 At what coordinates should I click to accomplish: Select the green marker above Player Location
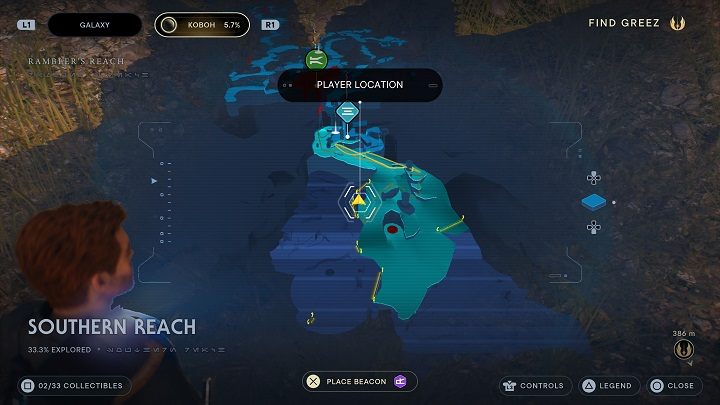(316, 60)
